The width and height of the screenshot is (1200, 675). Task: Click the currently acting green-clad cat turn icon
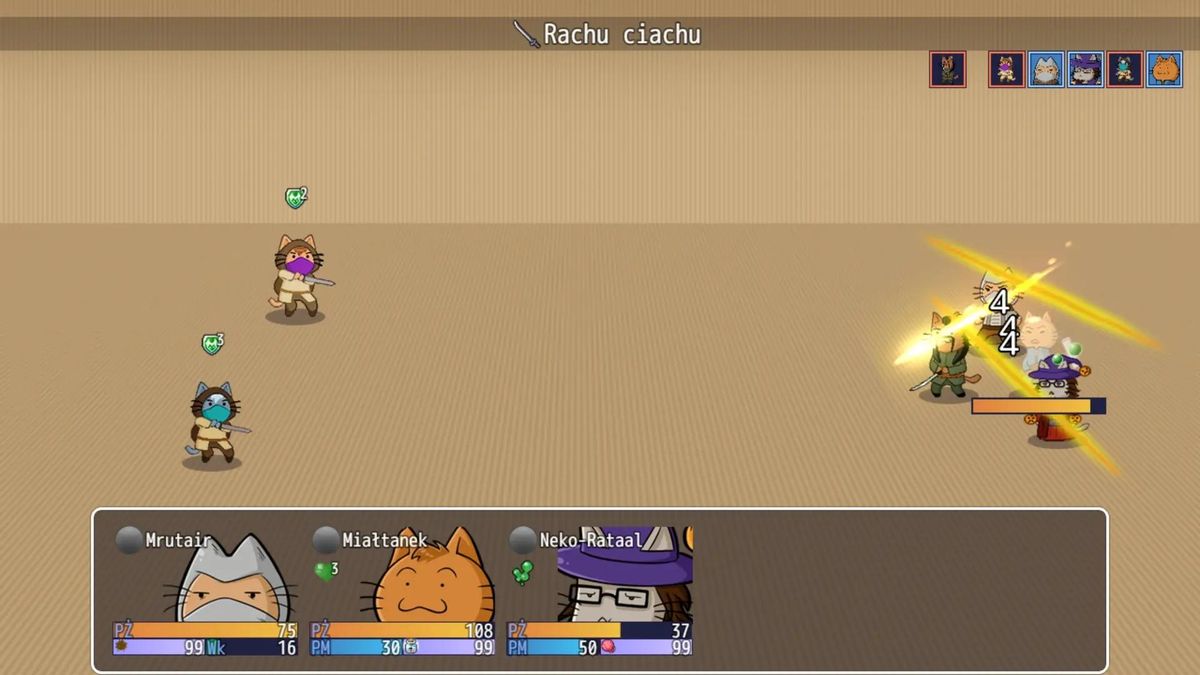click(x=948, y=70)
